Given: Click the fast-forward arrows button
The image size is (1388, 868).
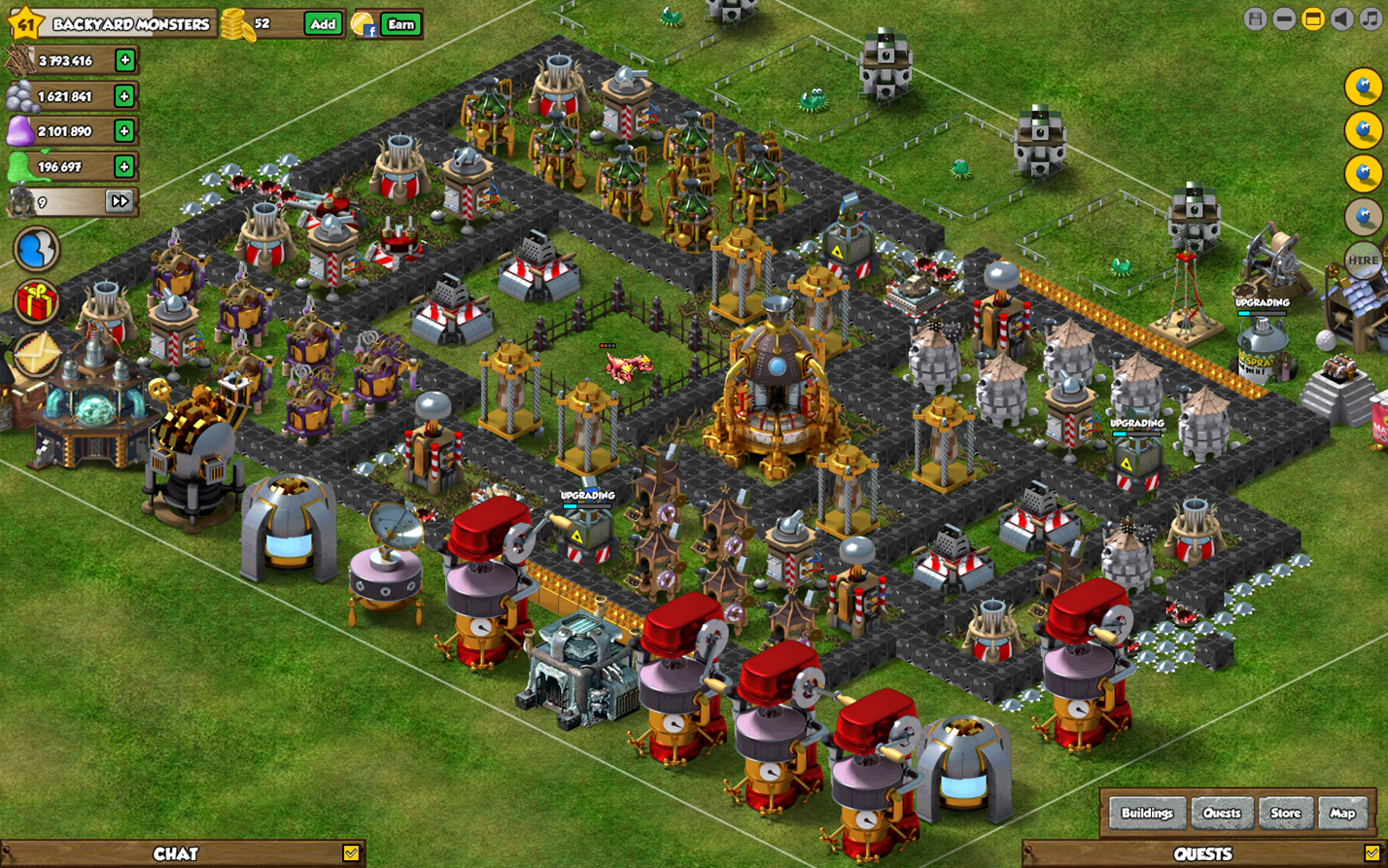Looking at the screenshot, I should pyautogui.click(x=120, y=201).
